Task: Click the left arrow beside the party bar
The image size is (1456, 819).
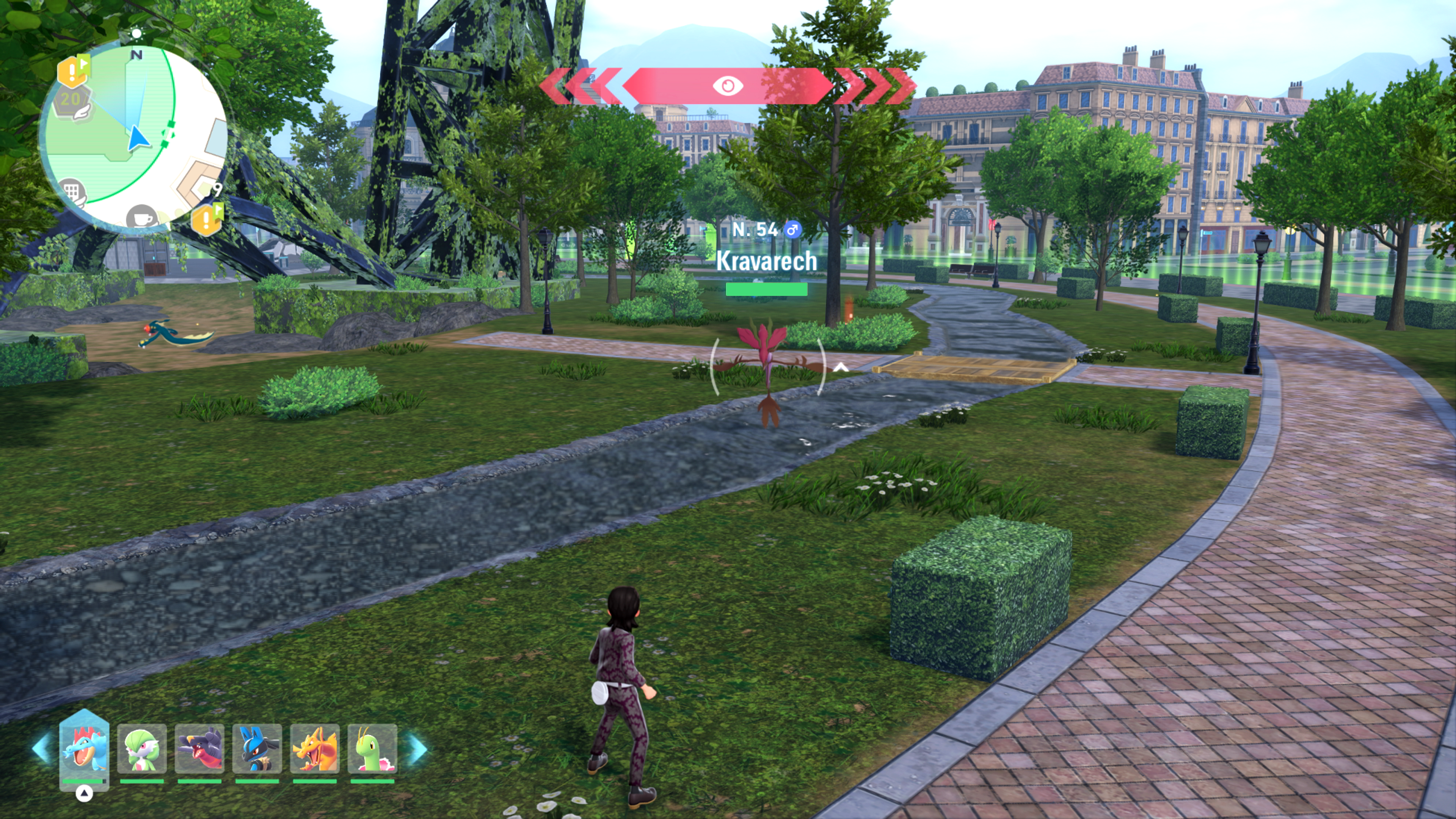Action: click(x=42, y=748)
